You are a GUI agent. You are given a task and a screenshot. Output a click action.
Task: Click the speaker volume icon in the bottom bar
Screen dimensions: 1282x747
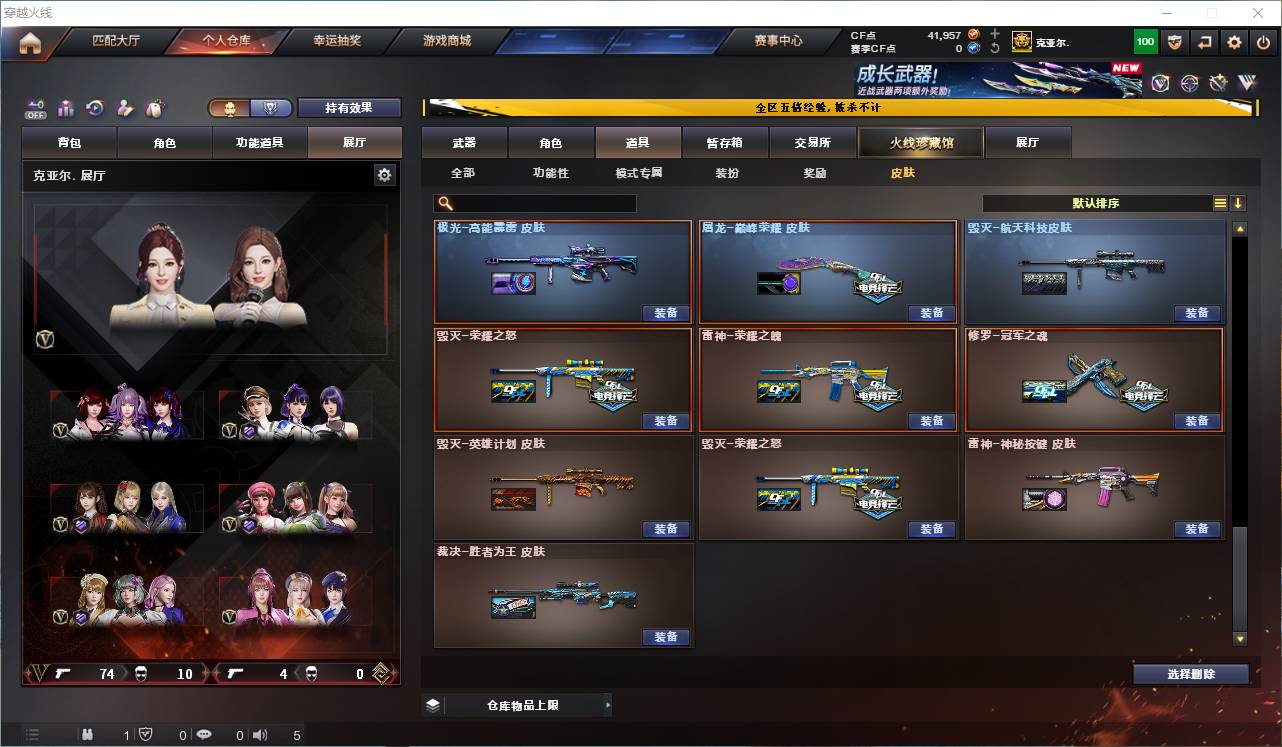[260, 735]
